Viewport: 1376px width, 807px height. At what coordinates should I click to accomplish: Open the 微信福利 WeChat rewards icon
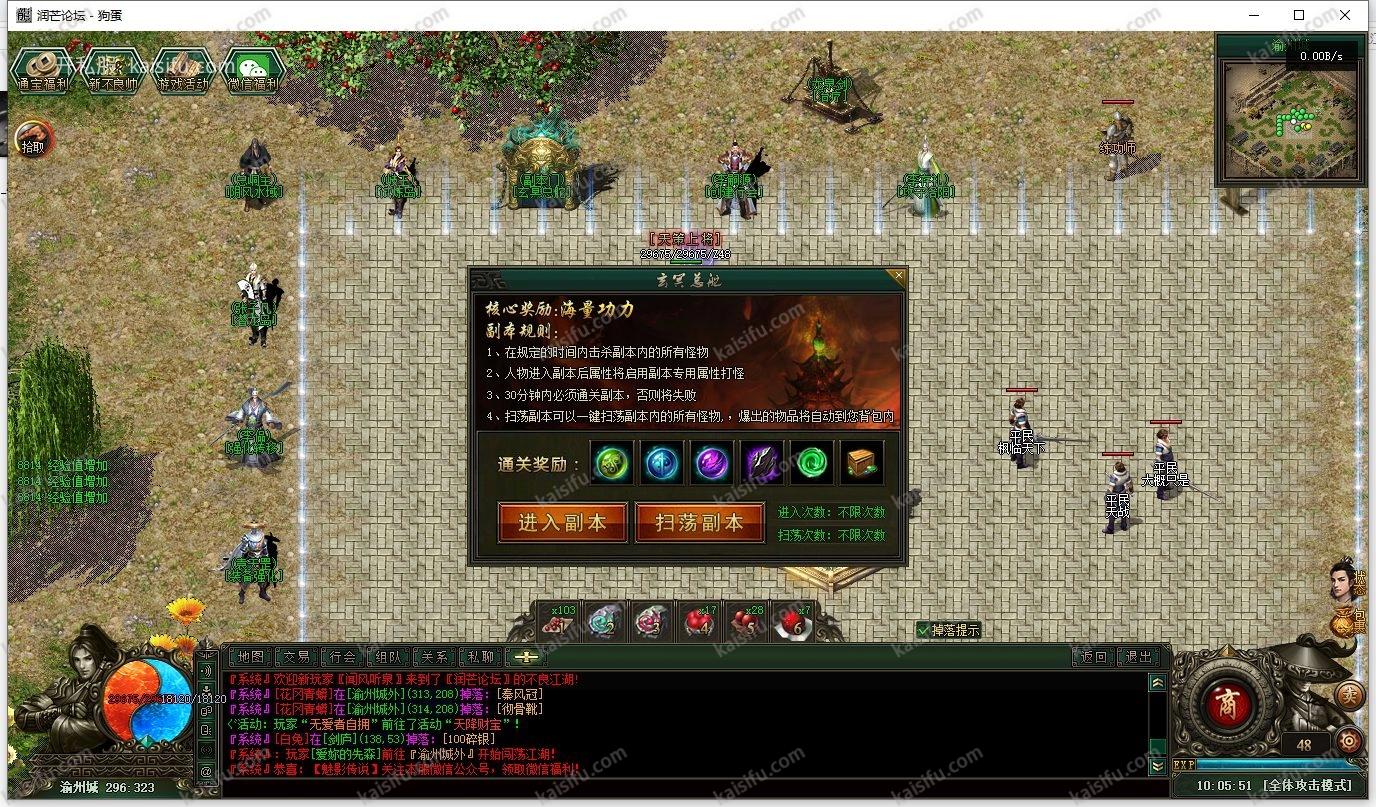(253, 70)
